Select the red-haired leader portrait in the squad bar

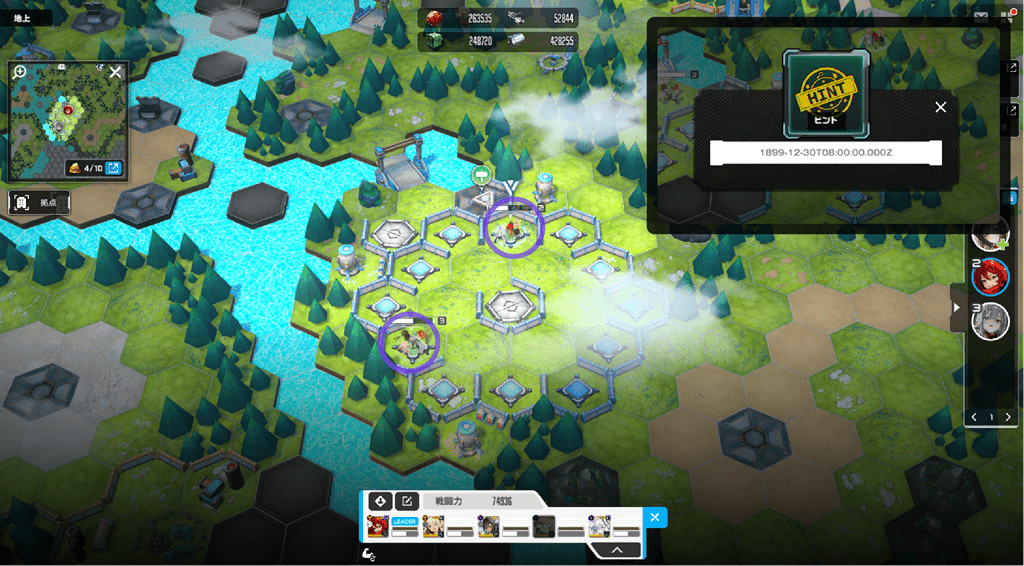pyautogui.click(x=378, y=526)
